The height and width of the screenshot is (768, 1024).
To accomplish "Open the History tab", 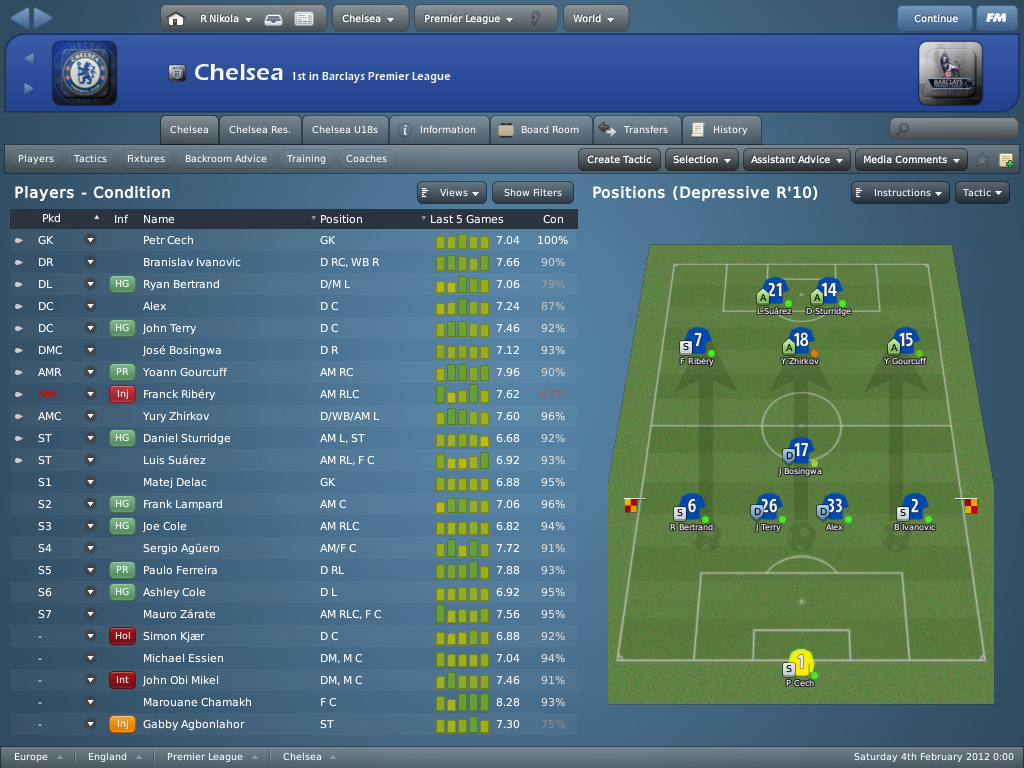I will point(720,130).
